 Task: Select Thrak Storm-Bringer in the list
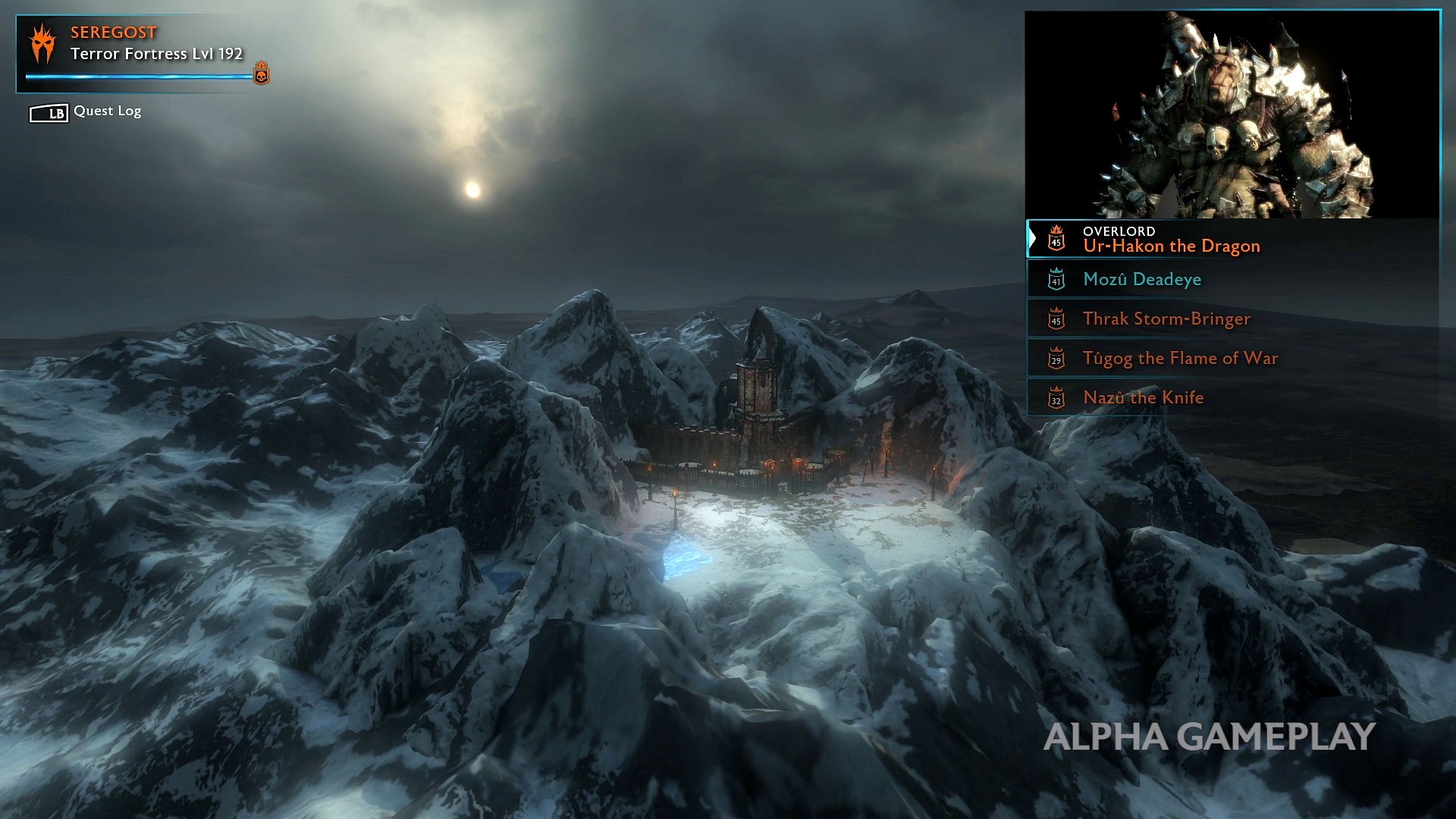[x=1166, y=319]
